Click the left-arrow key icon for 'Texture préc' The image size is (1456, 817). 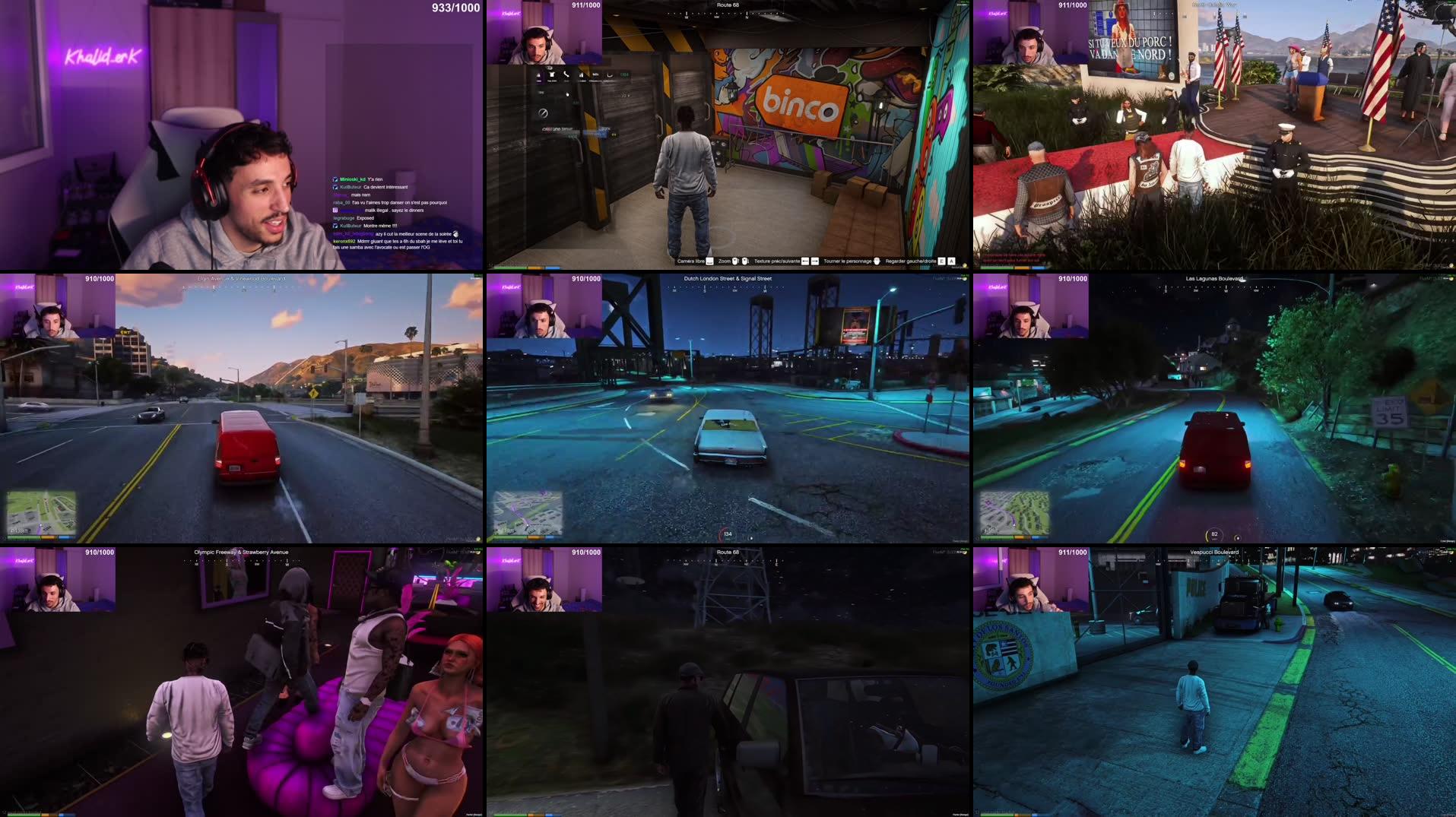tap(805, 261)
